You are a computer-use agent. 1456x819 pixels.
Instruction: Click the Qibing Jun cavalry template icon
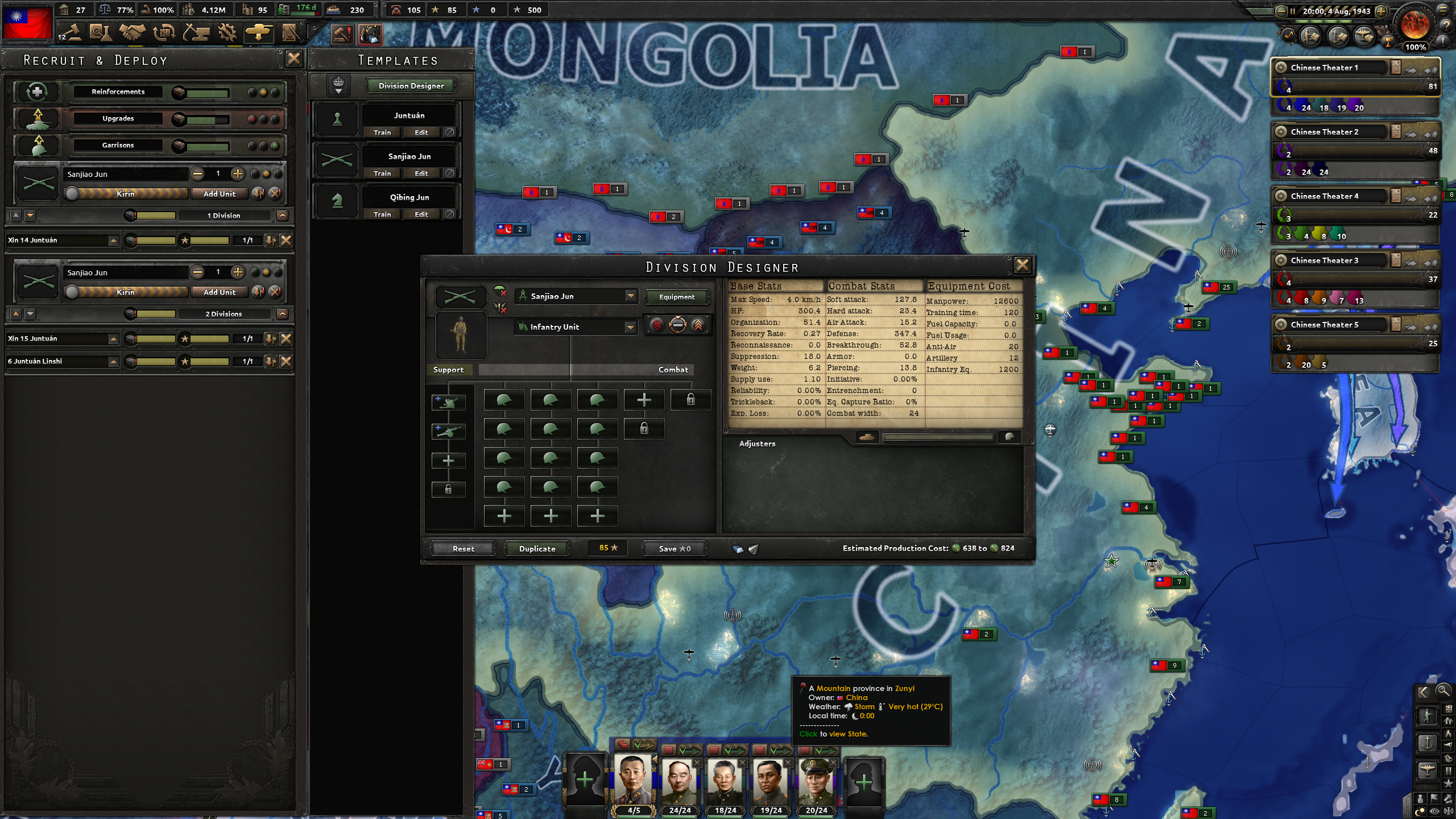click(337, 201)
